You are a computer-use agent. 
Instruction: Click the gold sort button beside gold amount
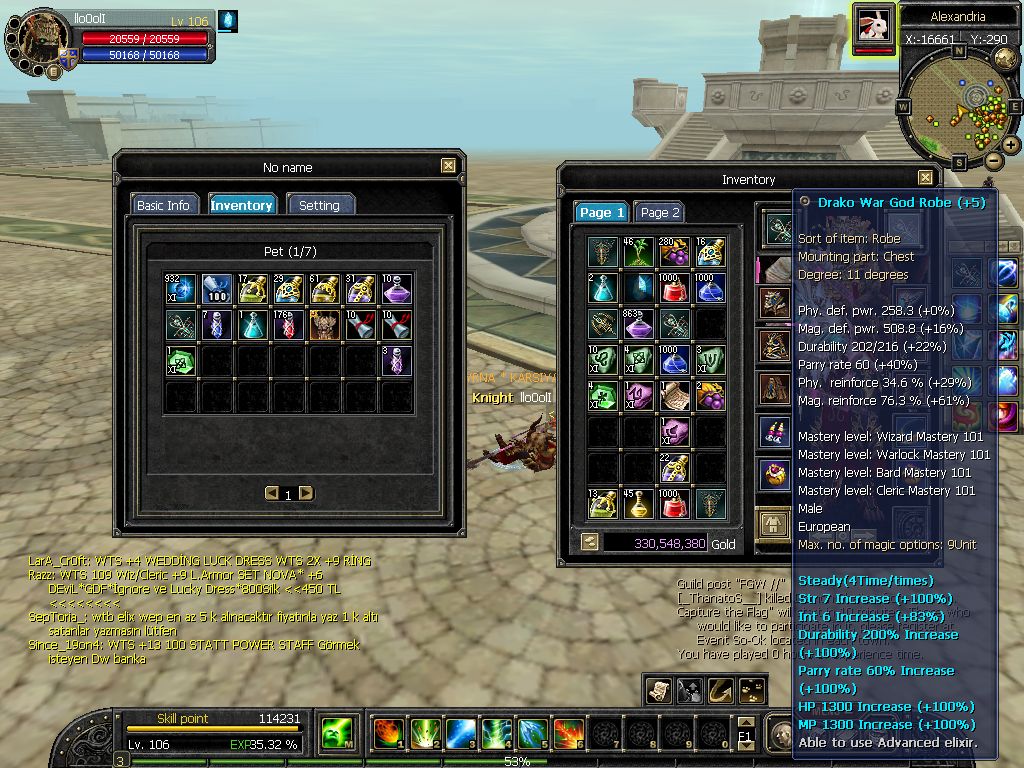(590, 542)
